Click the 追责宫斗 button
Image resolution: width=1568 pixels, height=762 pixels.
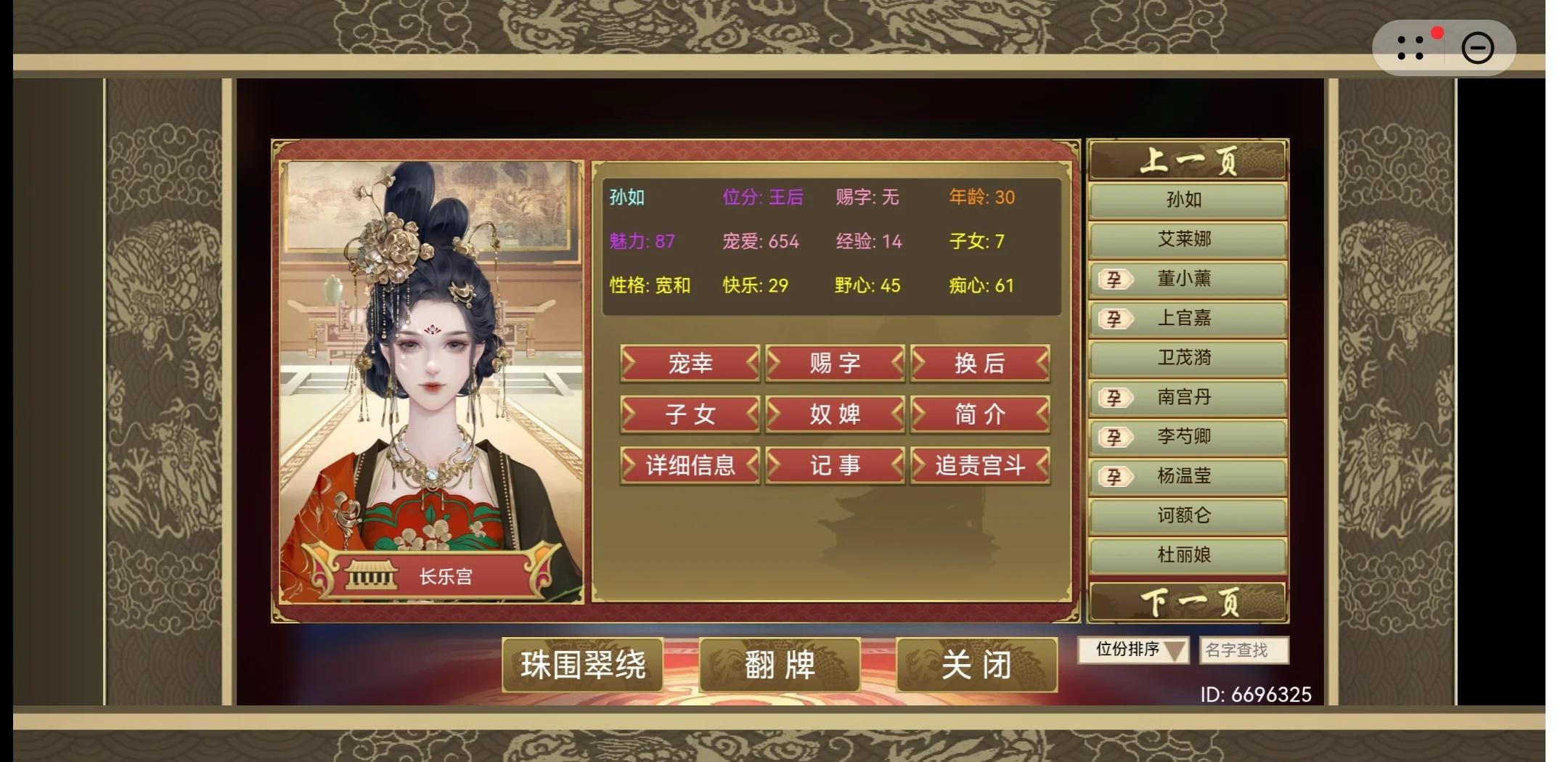coord(980,466)
